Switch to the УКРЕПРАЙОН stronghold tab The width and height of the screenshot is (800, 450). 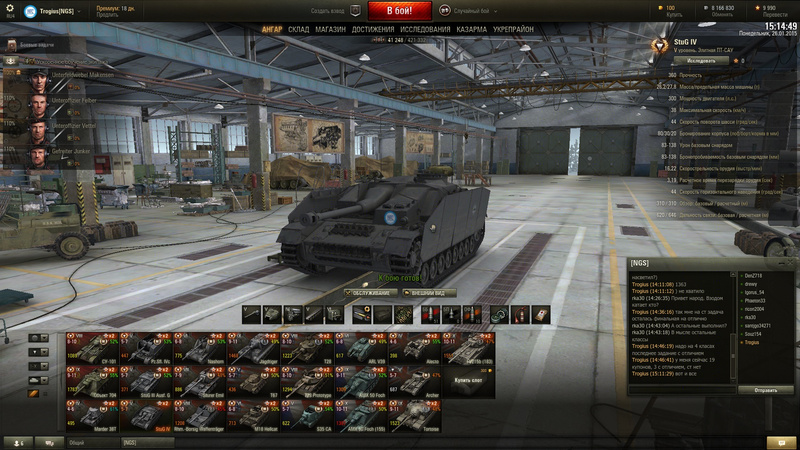[513, 30]
